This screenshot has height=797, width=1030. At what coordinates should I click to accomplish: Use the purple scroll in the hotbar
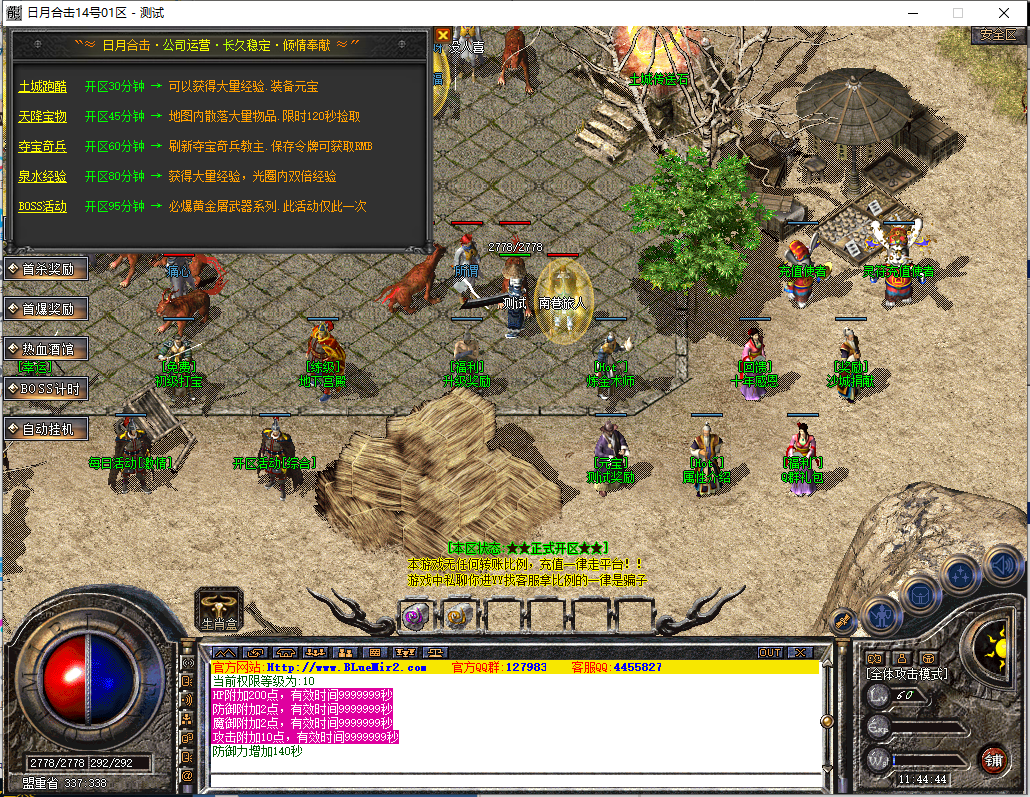coord(415,616)
